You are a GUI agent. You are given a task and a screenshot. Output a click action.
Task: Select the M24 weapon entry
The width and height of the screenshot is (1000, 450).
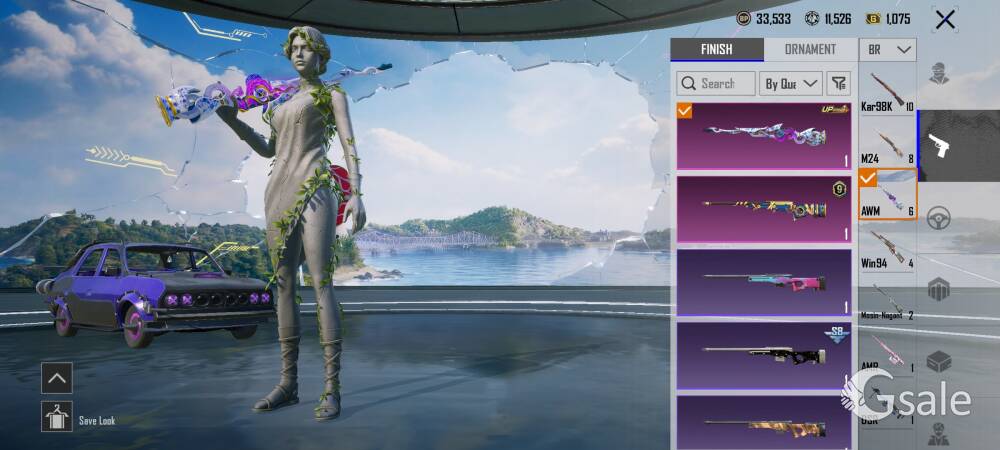click(887, 144)
